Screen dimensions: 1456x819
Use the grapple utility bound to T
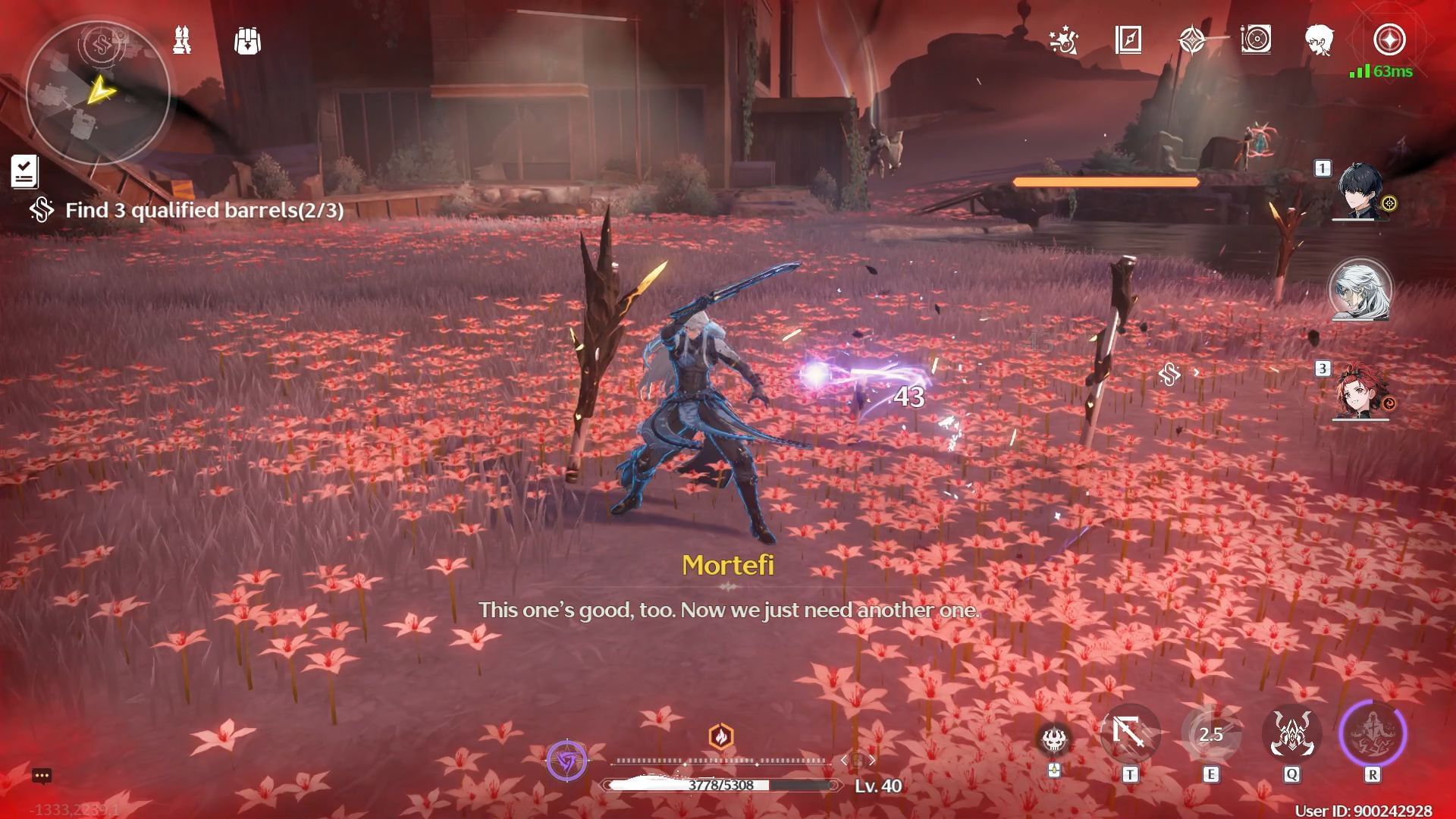coord(1130,734)
